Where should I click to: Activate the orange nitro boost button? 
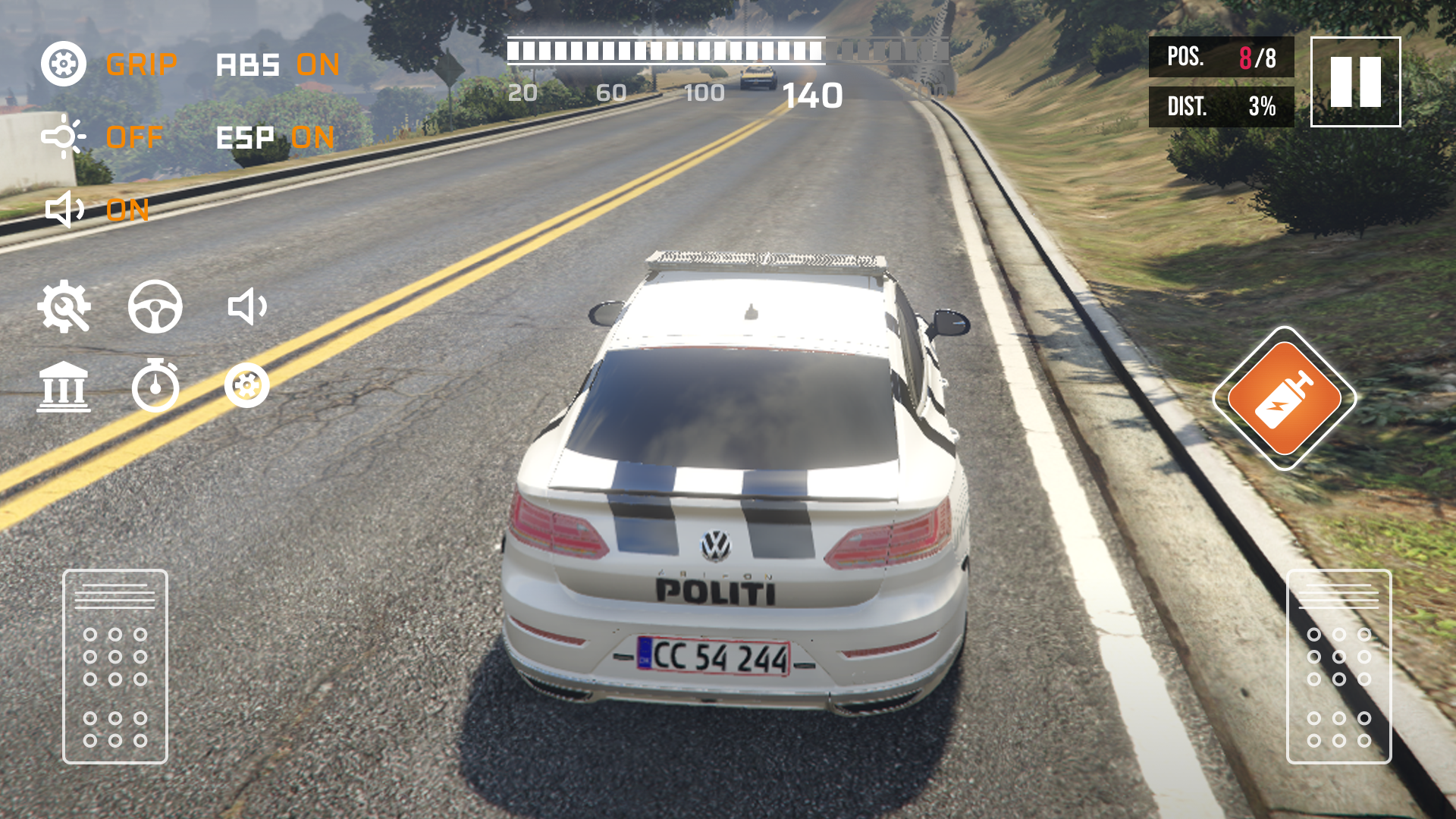point(1284,398)
